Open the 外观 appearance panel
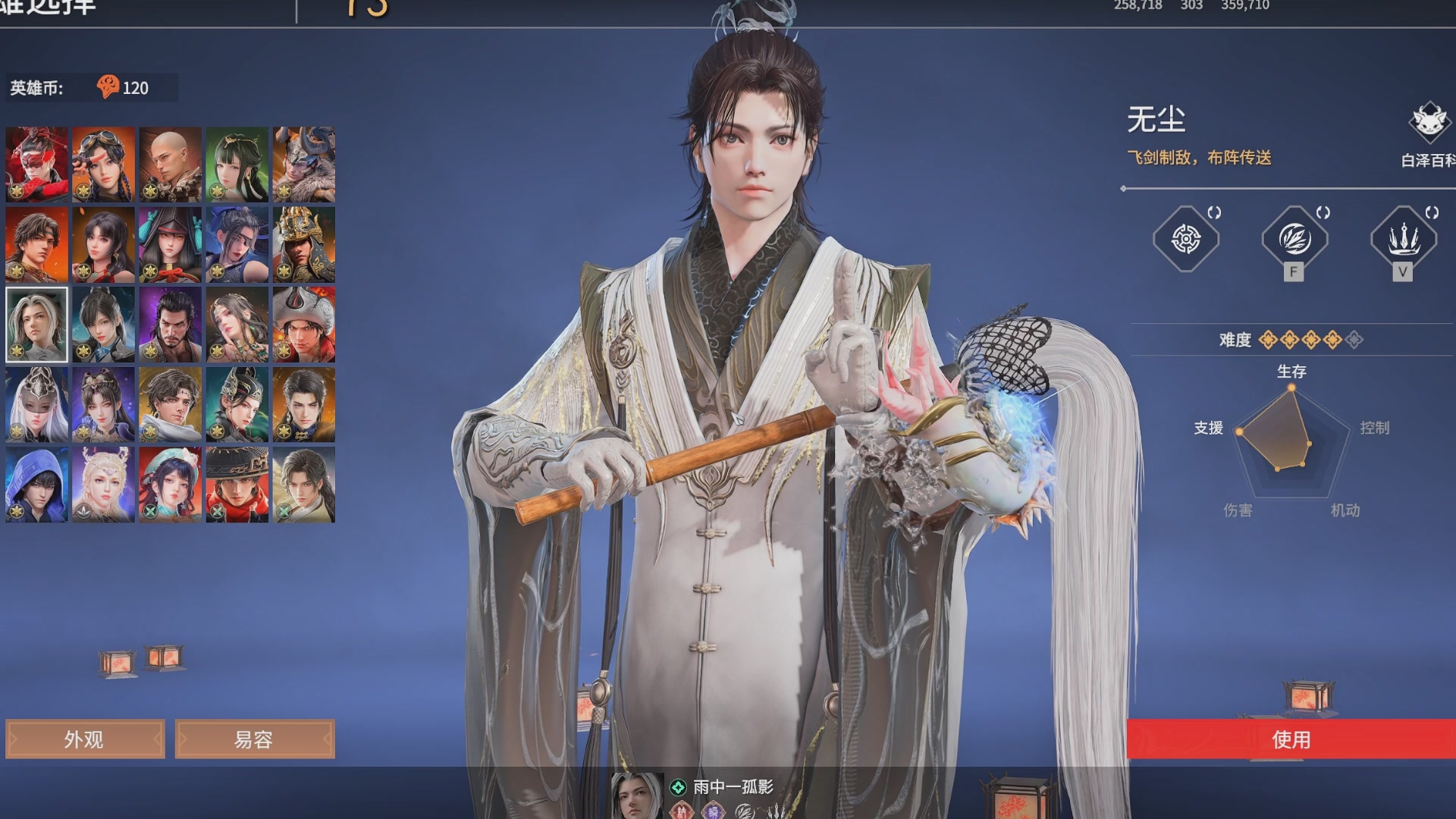 pos(85,739)
